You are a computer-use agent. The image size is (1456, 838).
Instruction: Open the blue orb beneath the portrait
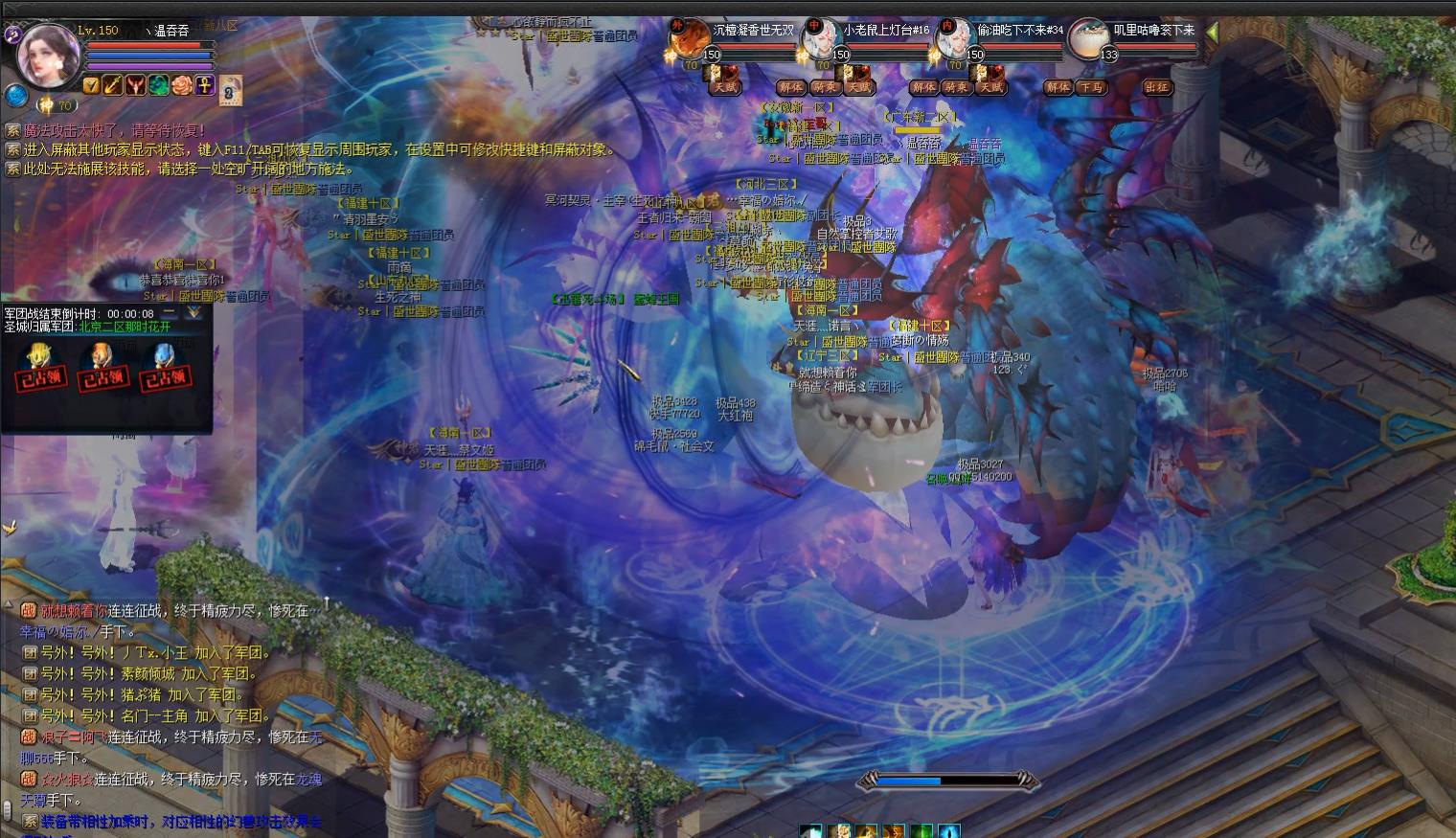point(15,95)
